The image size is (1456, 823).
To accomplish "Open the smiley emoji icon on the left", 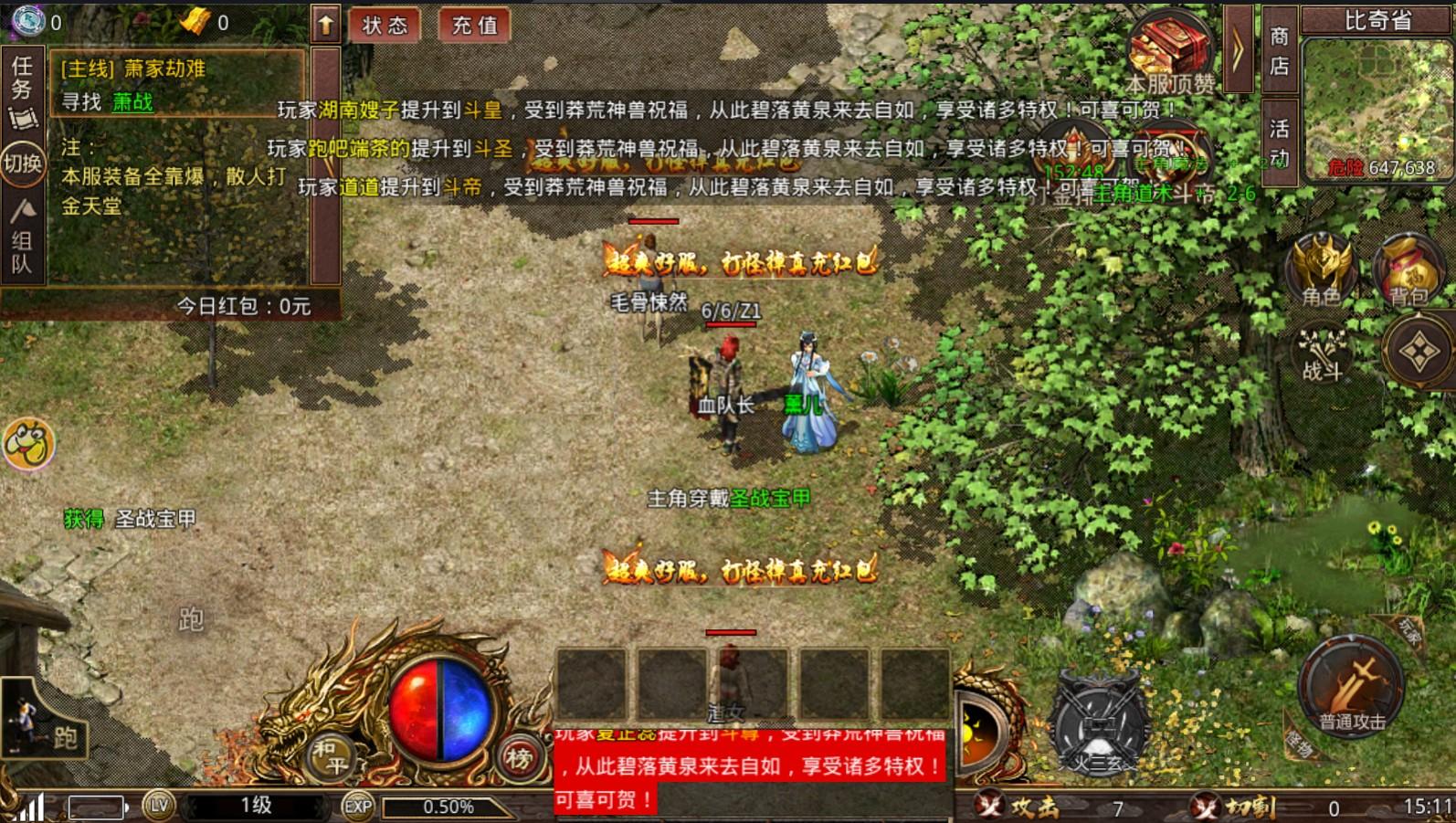I will point(28,444).
